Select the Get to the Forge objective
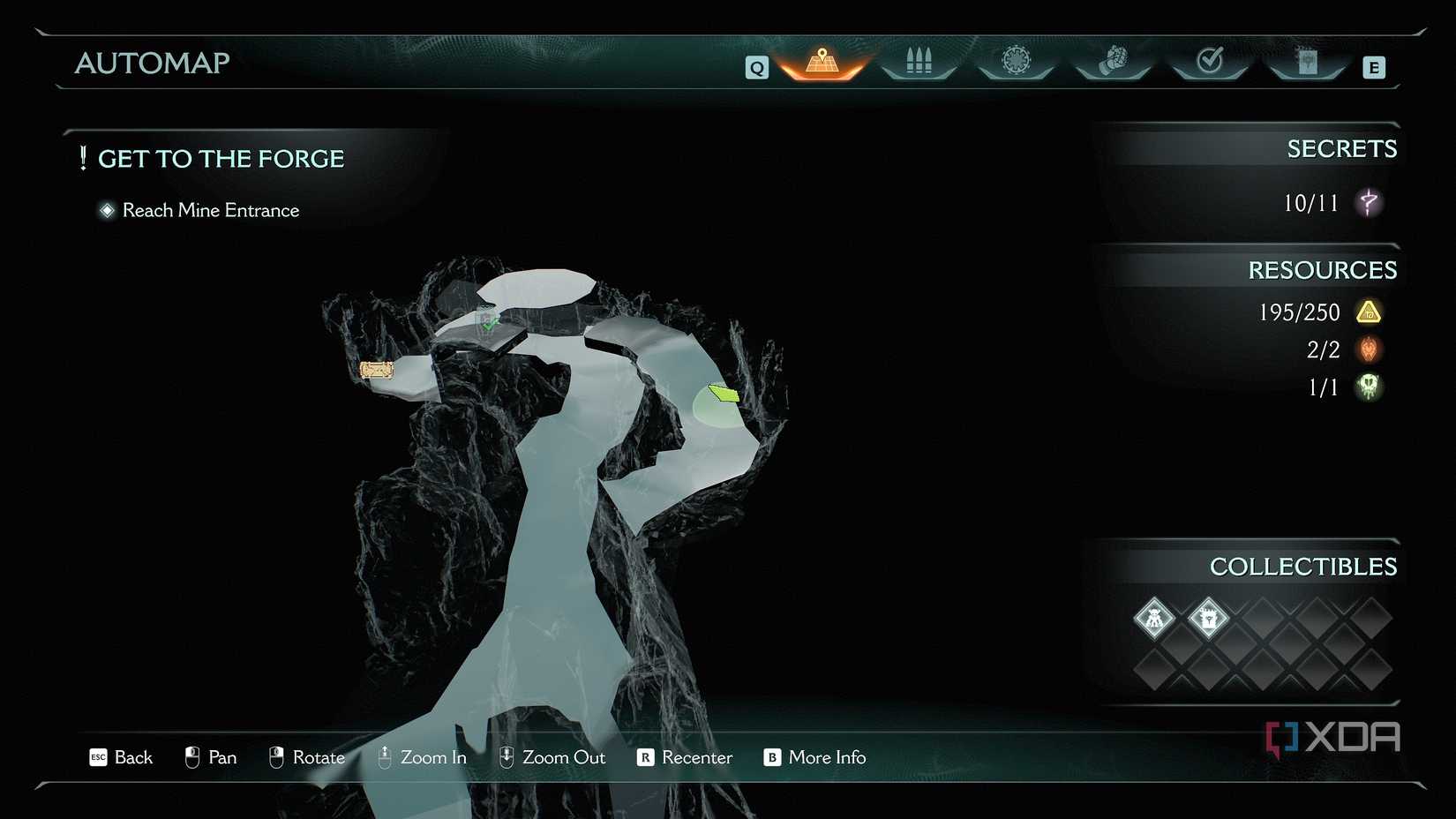Screen dimensions: 1456x819 point(221,159)
